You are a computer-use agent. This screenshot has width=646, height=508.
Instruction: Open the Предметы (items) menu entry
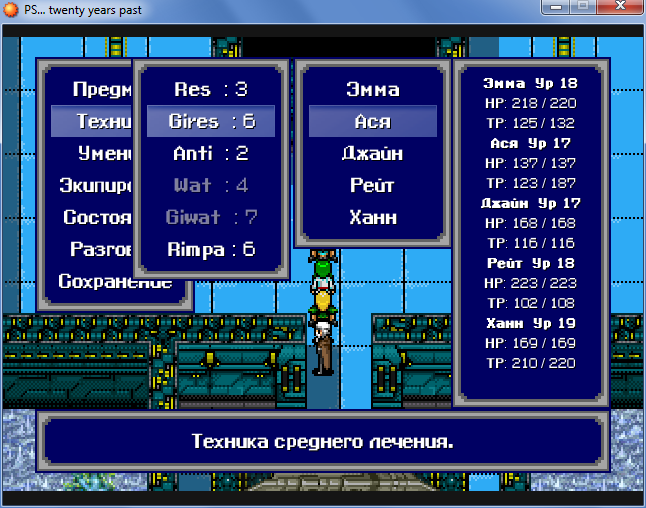click(x=102, y=89)
